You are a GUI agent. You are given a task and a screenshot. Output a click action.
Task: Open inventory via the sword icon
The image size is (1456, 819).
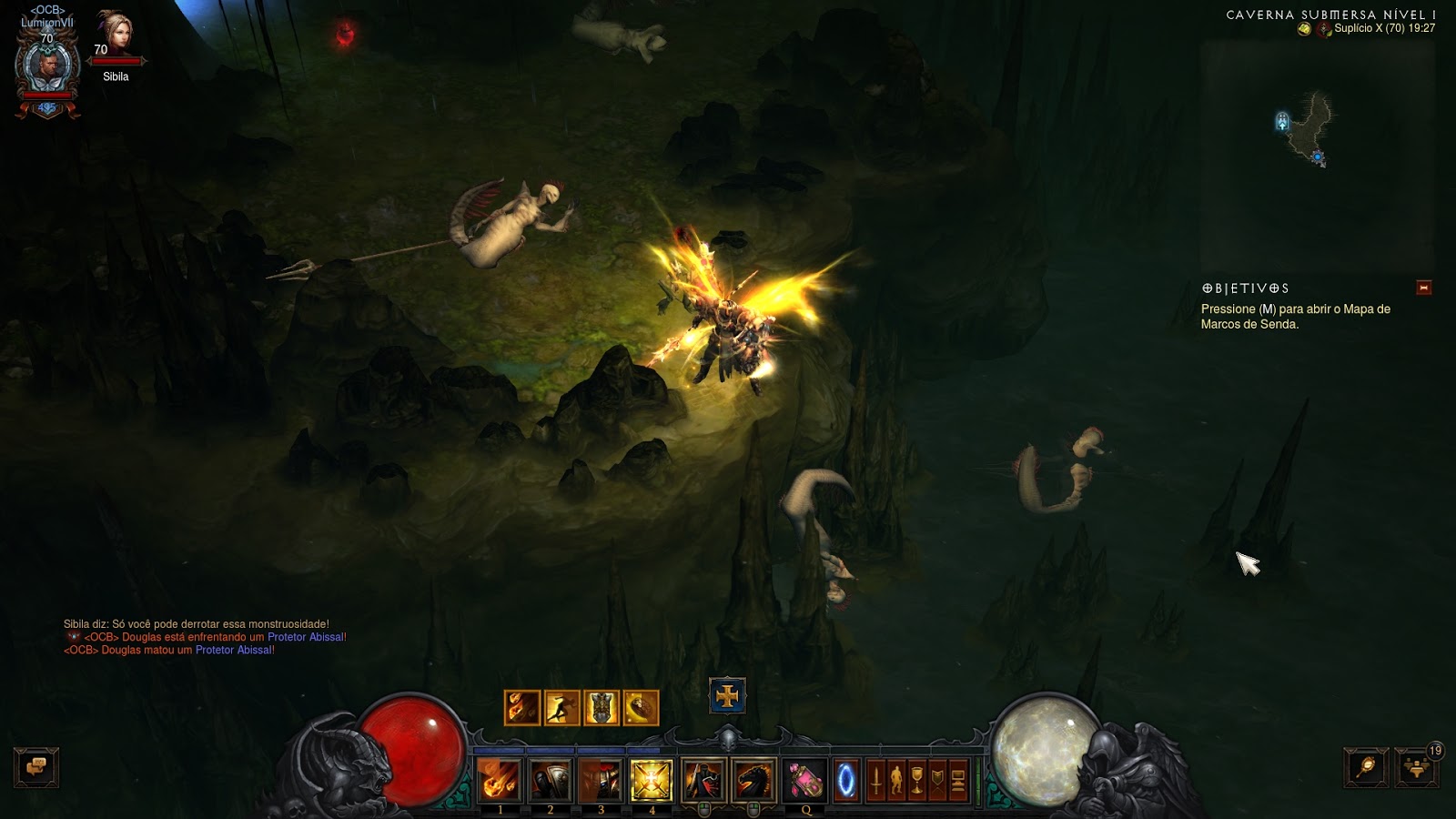877,779
